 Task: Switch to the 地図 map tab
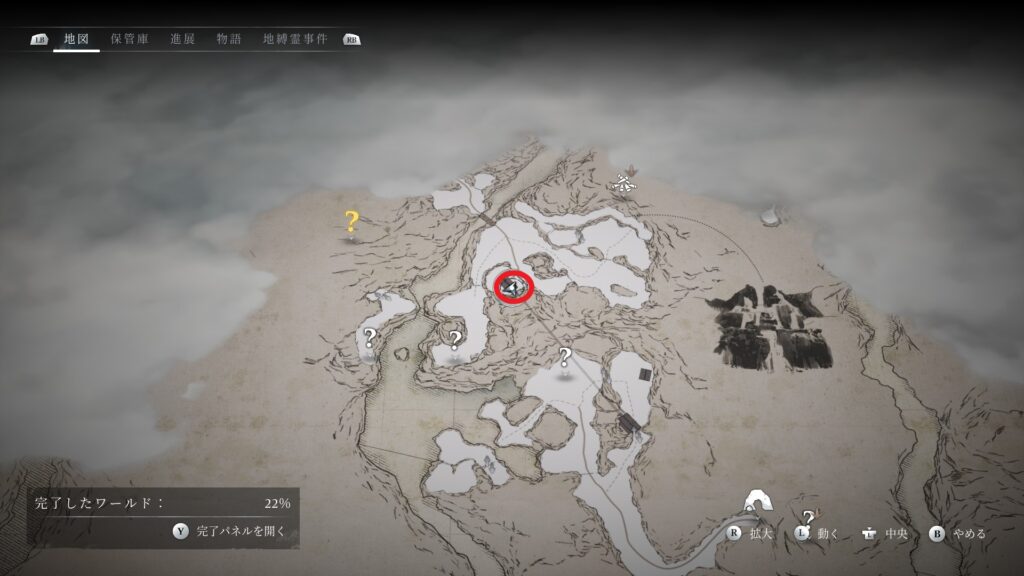pyautogui.click(x=76, y=40)
